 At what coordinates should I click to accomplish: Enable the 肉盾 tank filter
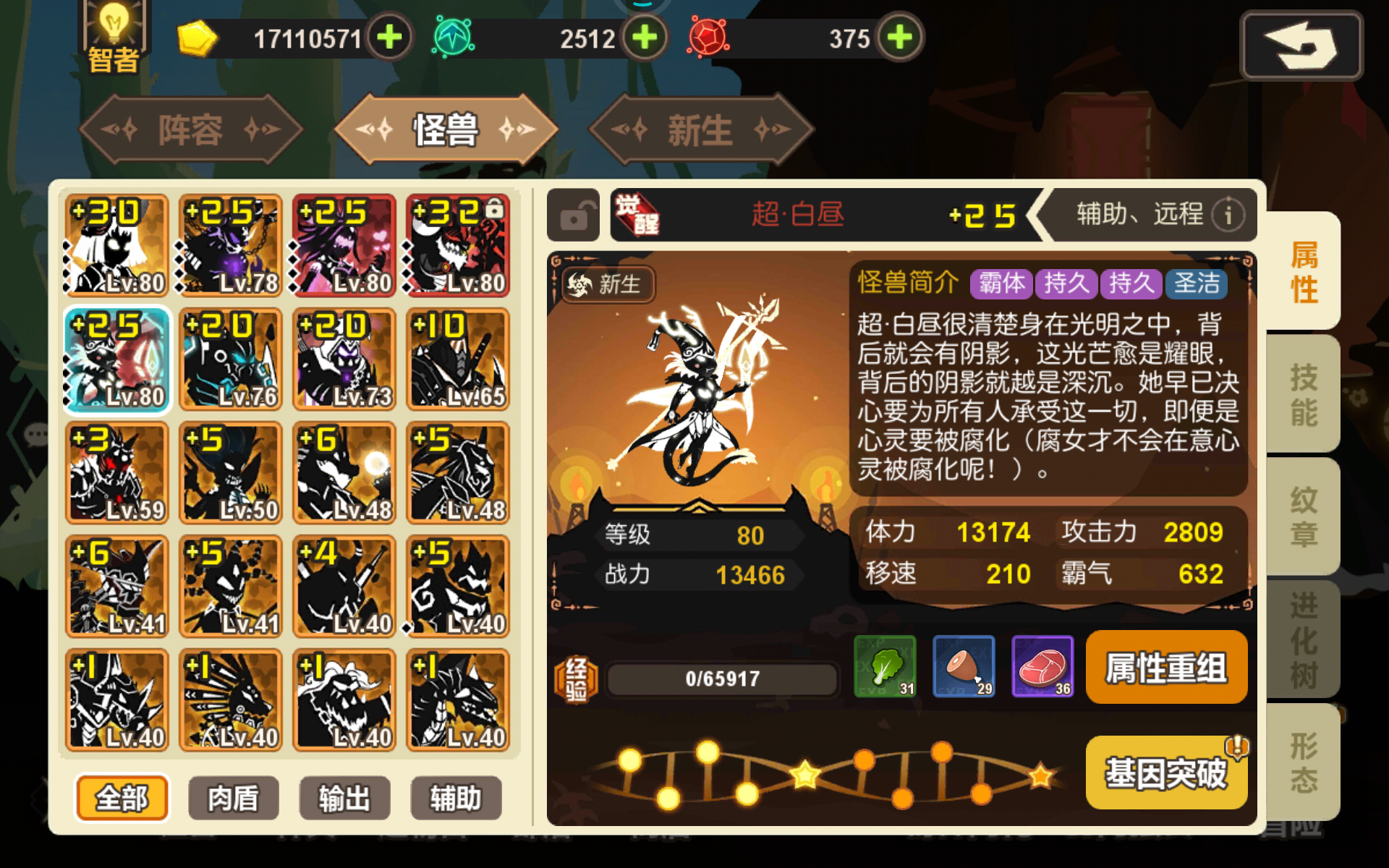[x=233, y=798]
